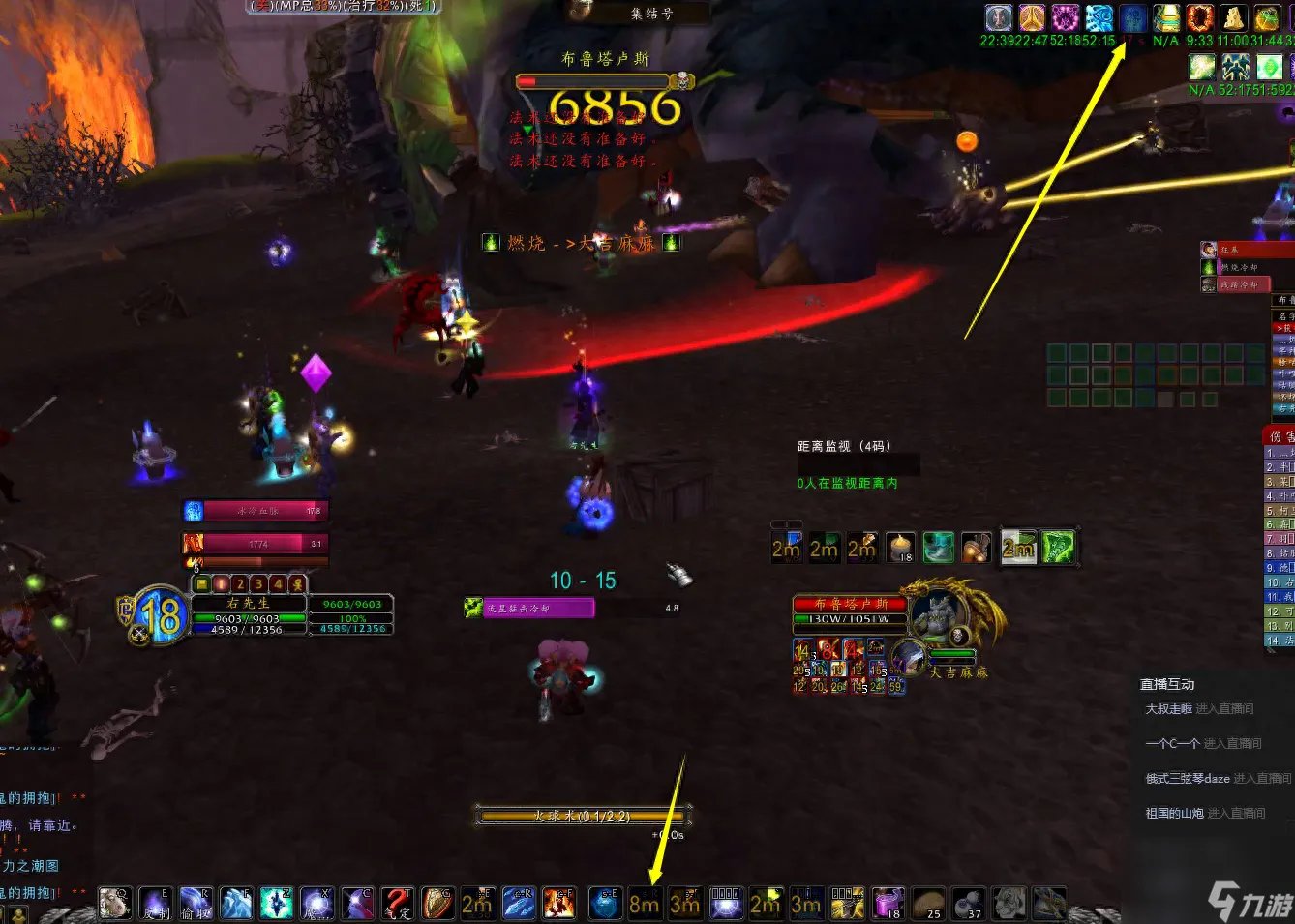Click the boss portrait in the target frame
The image size is (1295, 924).
[x=935, y=616]
